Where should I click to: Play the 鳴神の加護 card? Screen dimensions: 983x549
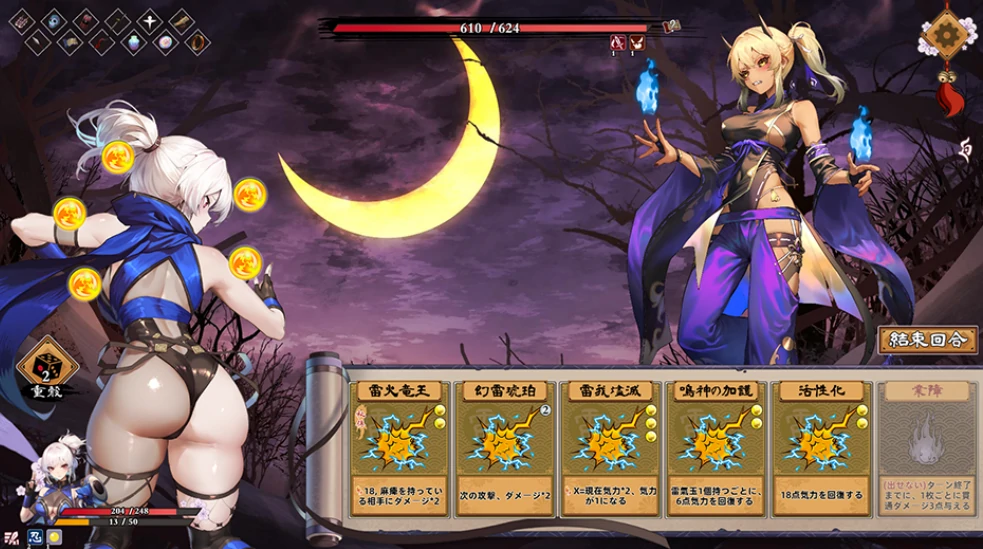(x=715, y=445)
